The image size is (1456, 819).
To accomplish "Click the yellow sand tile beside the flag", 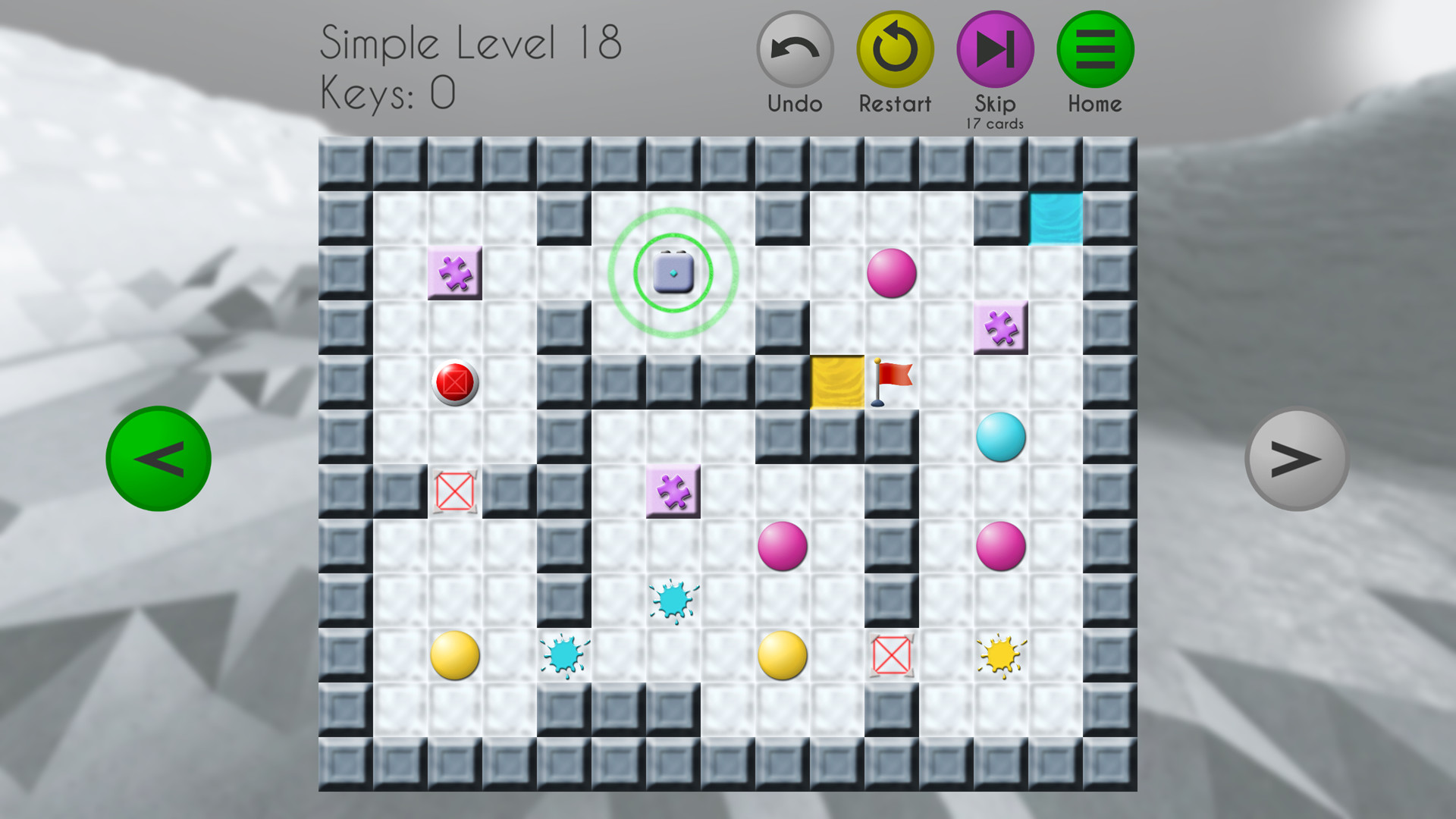I will (x=837, y=381).
